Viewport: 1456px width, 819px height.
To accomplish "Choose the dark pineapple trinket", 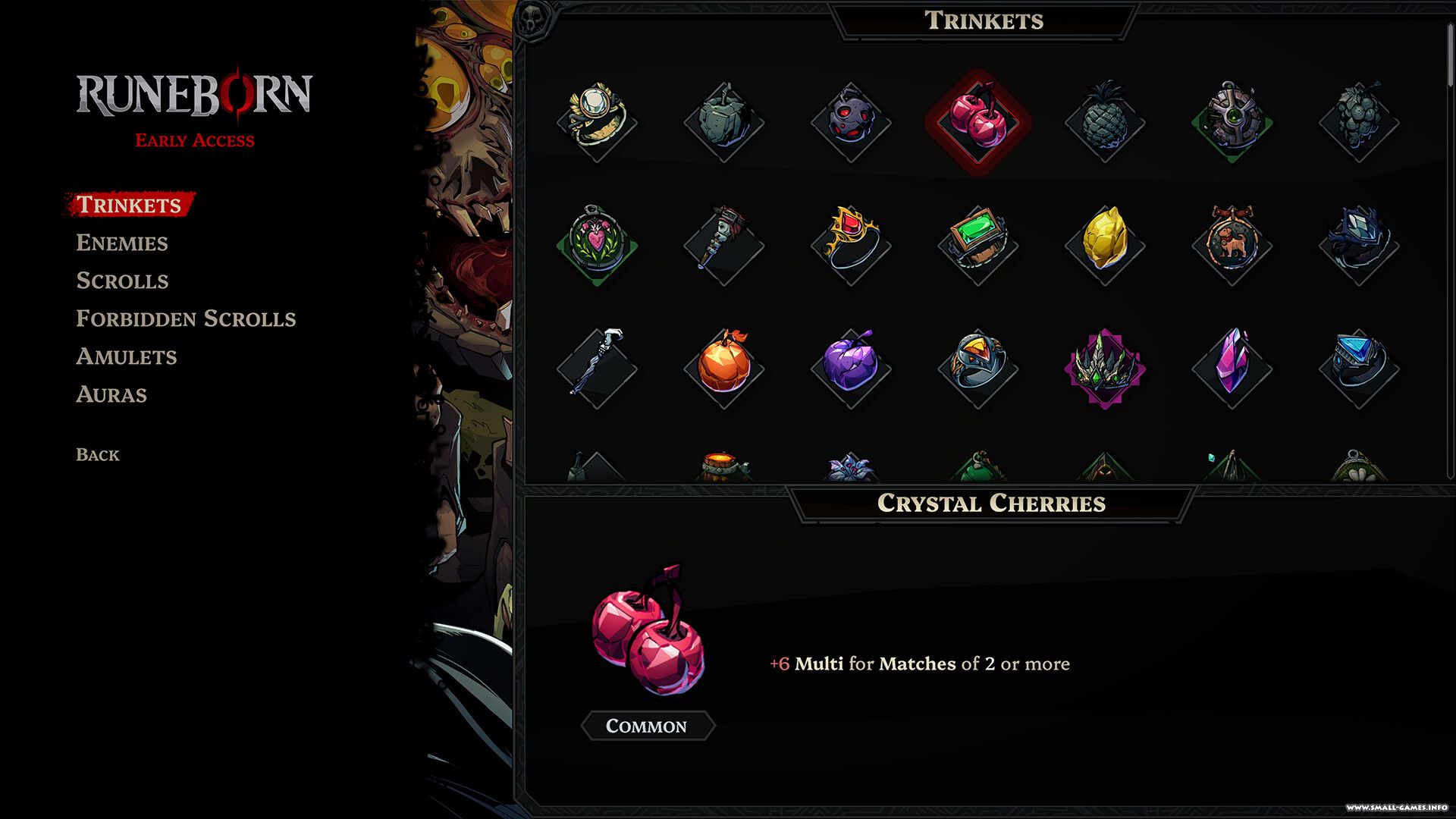I will coord(1105,121).
